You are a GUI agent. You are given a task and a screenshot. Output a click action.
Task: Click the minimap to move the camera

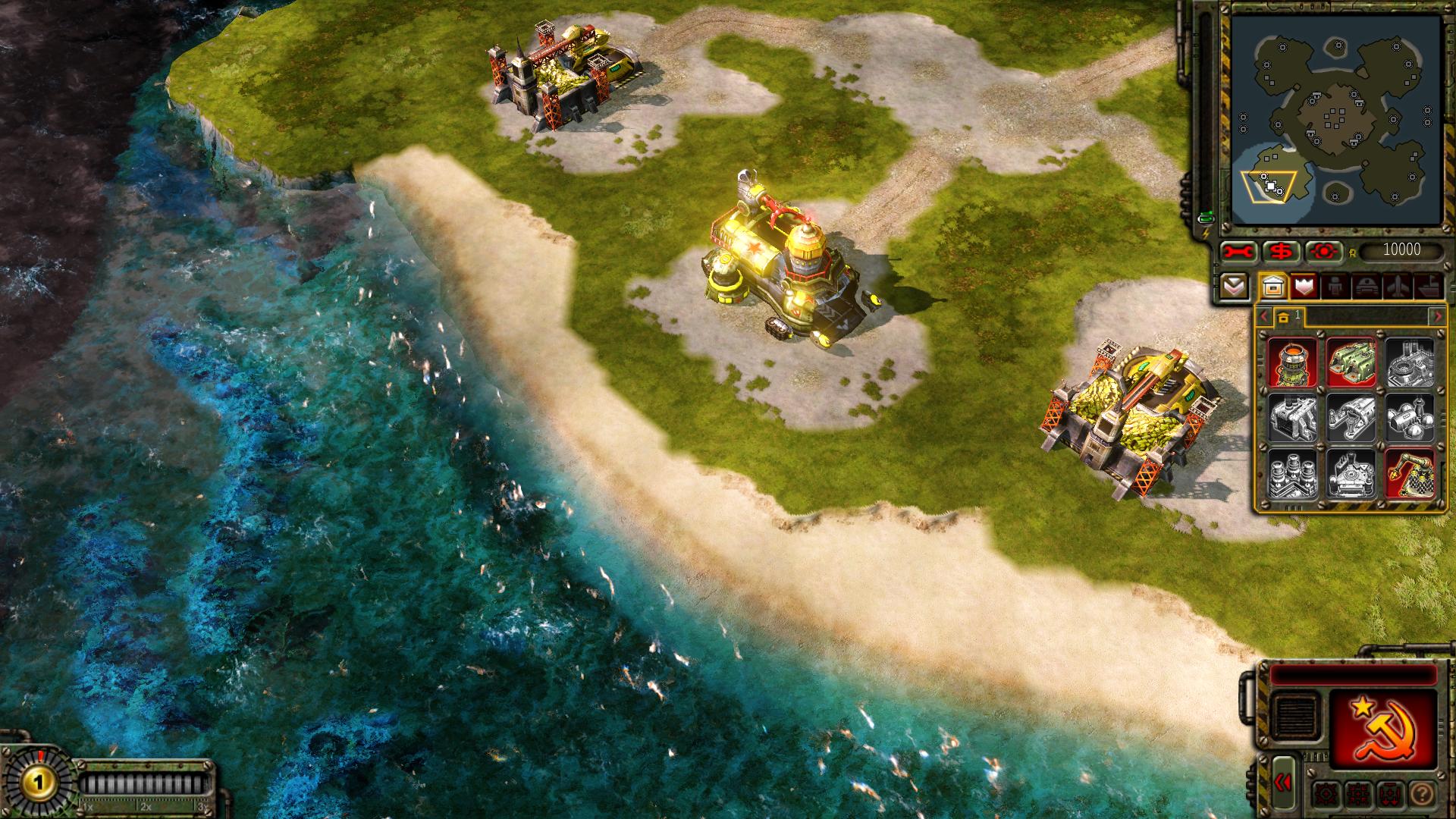pos(1336,121)
